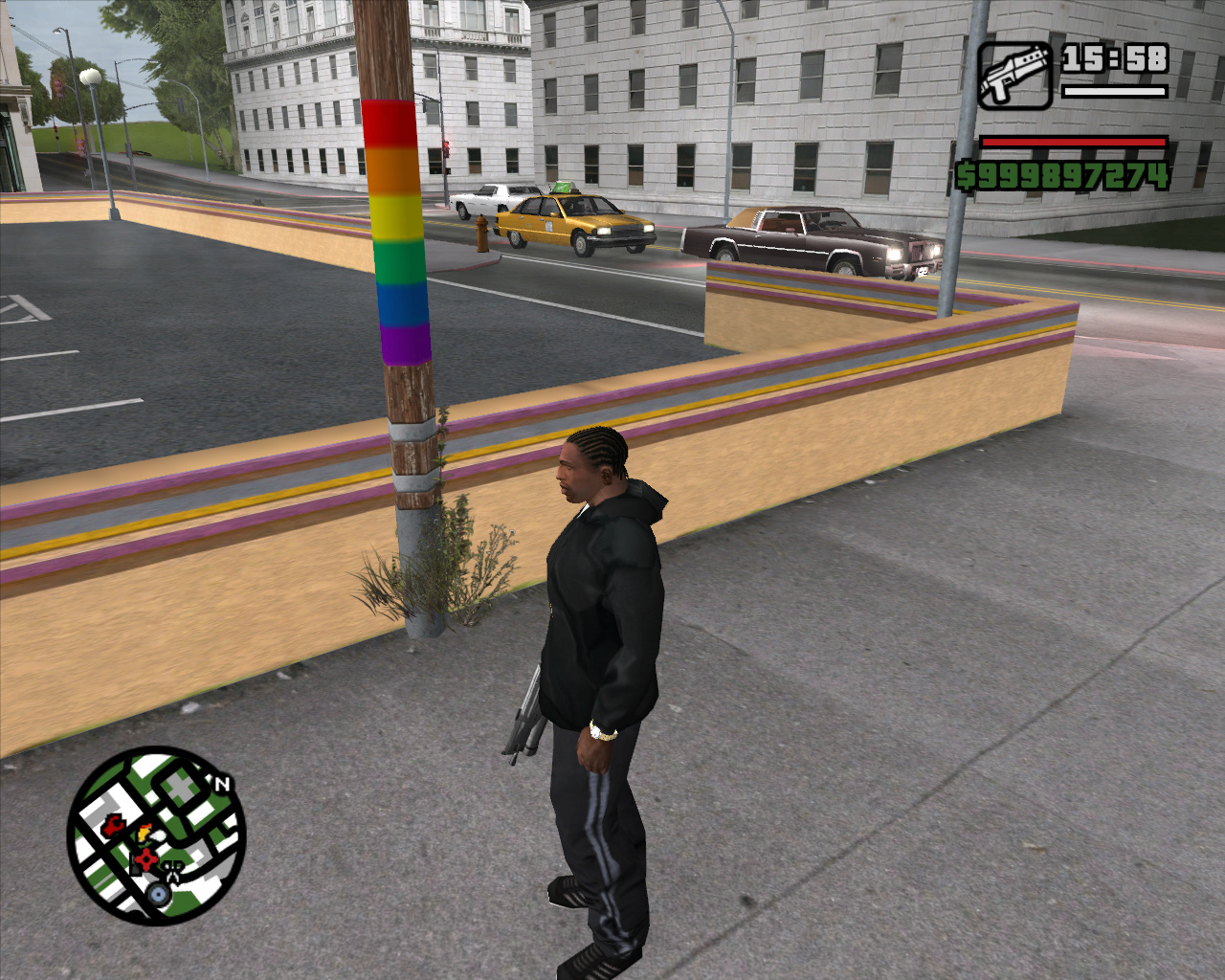Click the flame marker on the radar

[145, 833]
